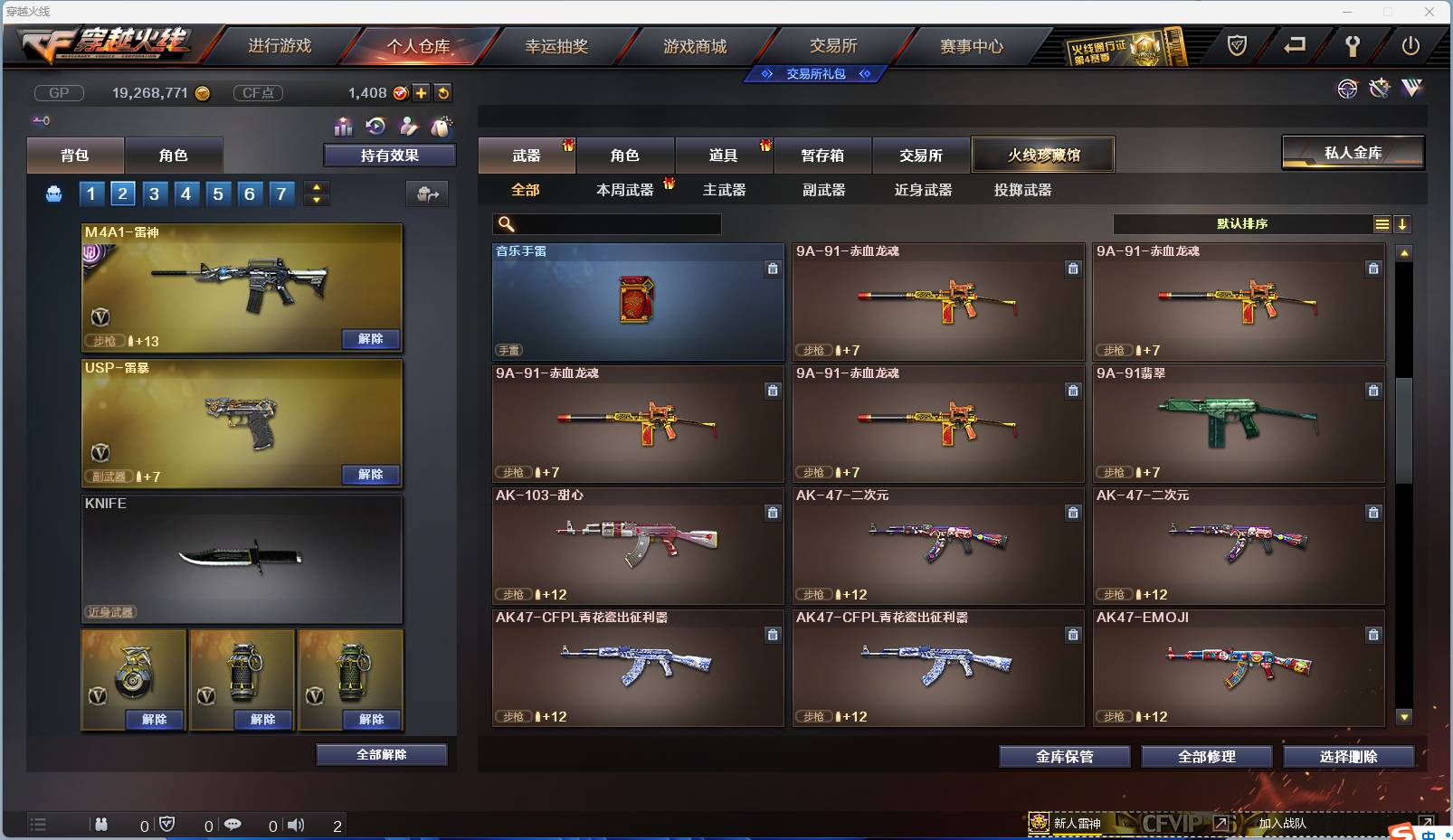Open the 交易所 tab in the warehouse
This screenshot has height=840, width=1453.
click(922, 155)
